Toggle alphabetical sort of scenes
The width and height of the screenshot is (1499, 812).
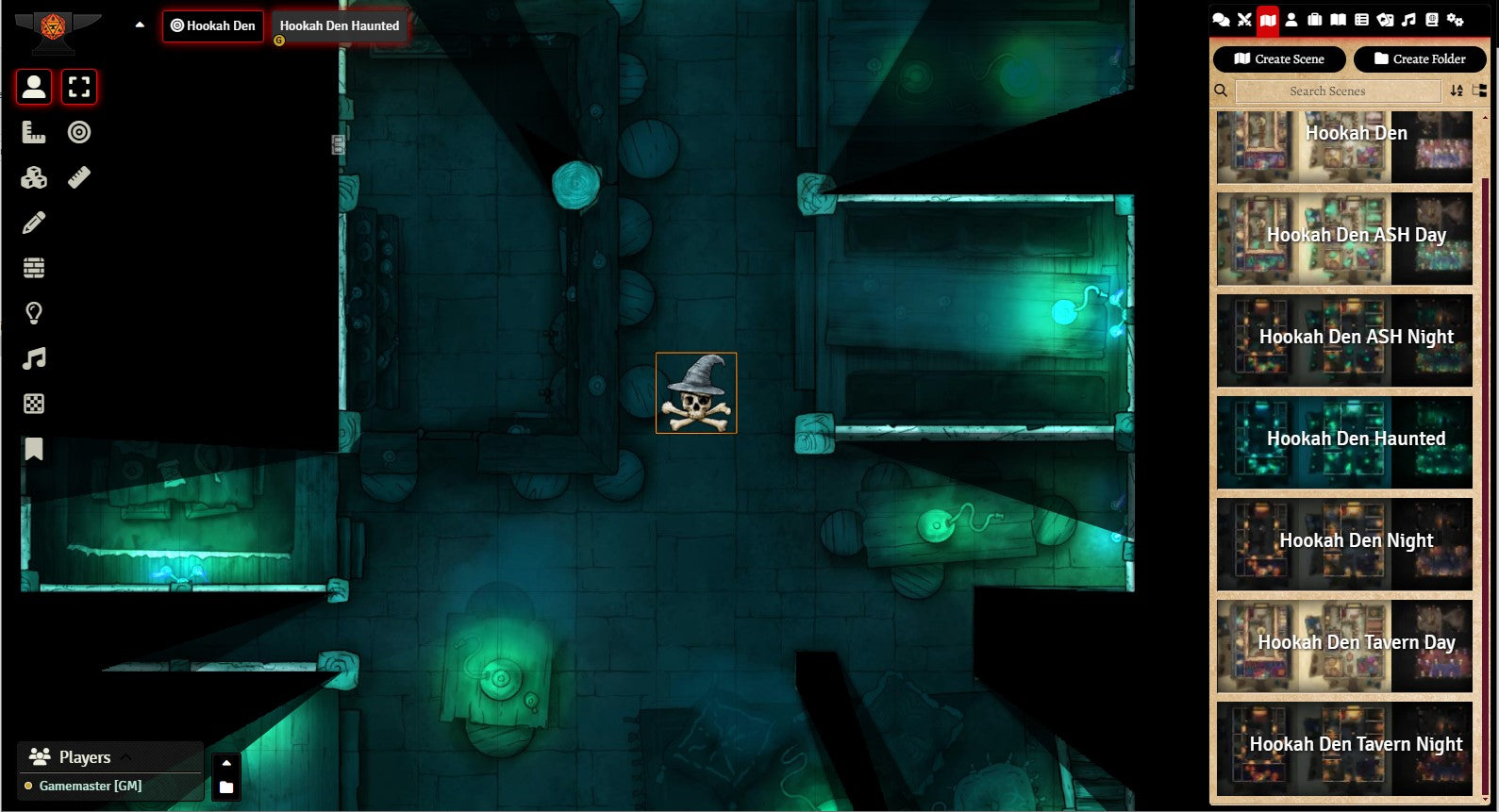pyautogui.click(x=1457, y=91)
